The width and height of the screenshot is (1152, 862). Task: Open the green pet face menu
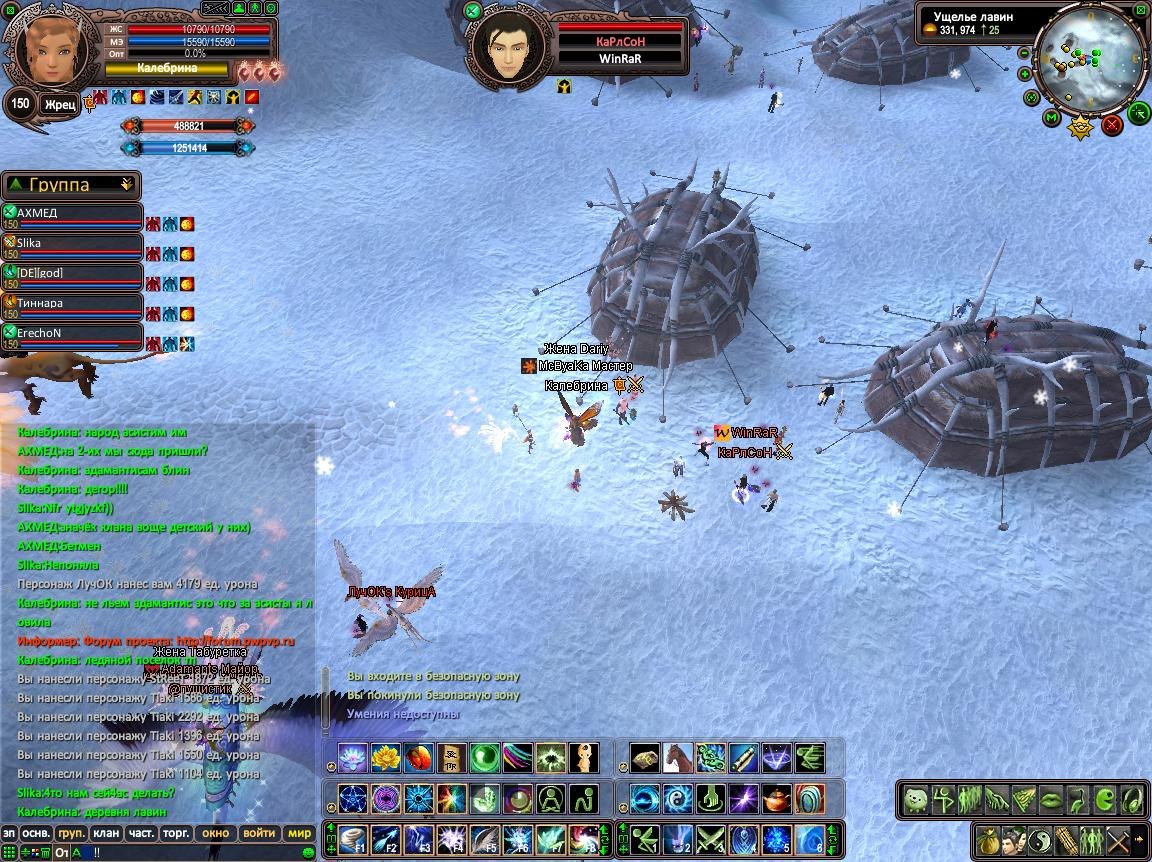tap(915, 799)
